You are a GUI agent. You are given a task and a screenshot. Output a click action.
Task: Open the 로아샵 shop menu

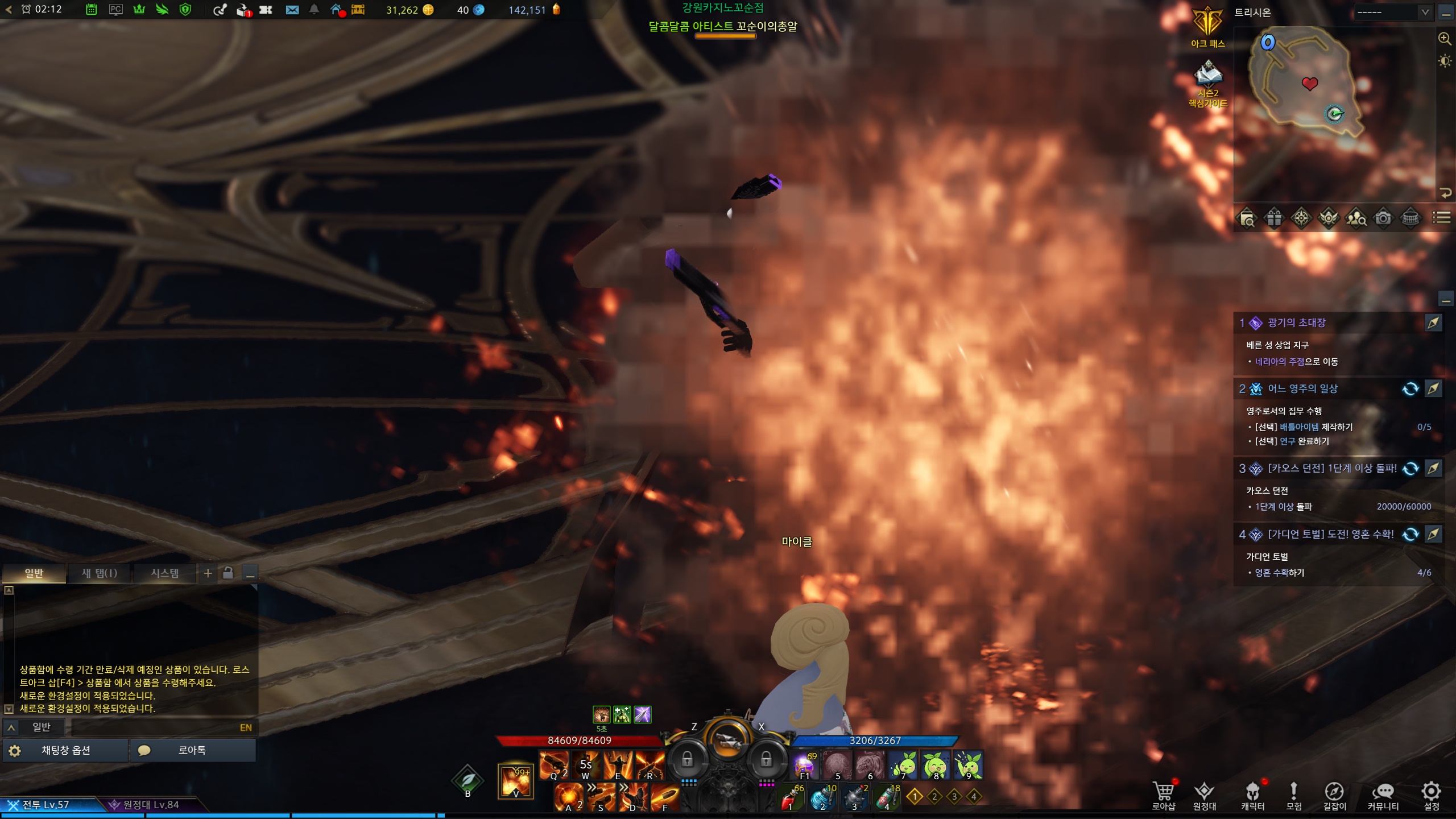pos(1163,795)
